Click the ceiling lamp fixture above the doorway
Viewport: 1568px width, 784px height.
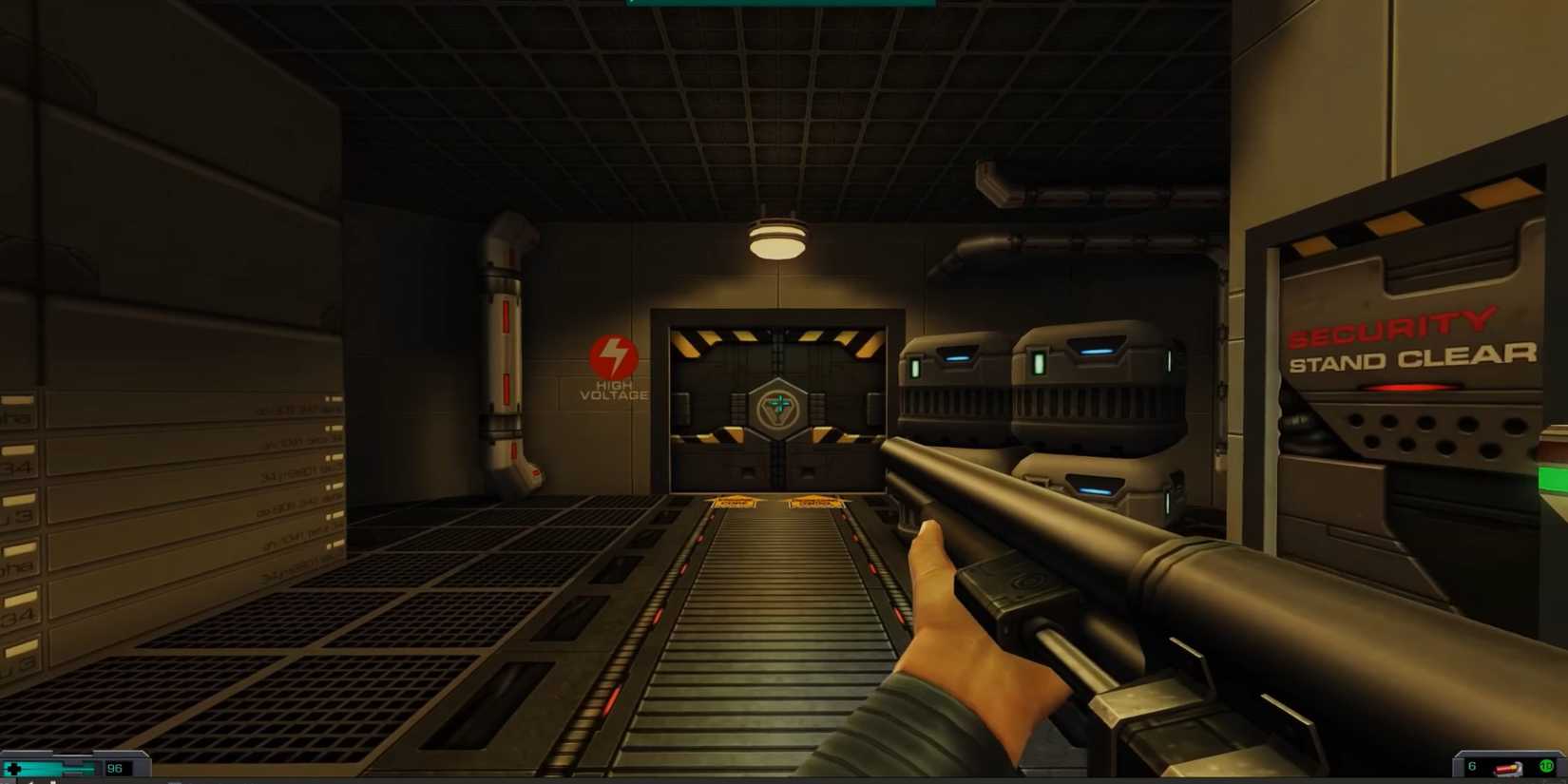[776, 238]
